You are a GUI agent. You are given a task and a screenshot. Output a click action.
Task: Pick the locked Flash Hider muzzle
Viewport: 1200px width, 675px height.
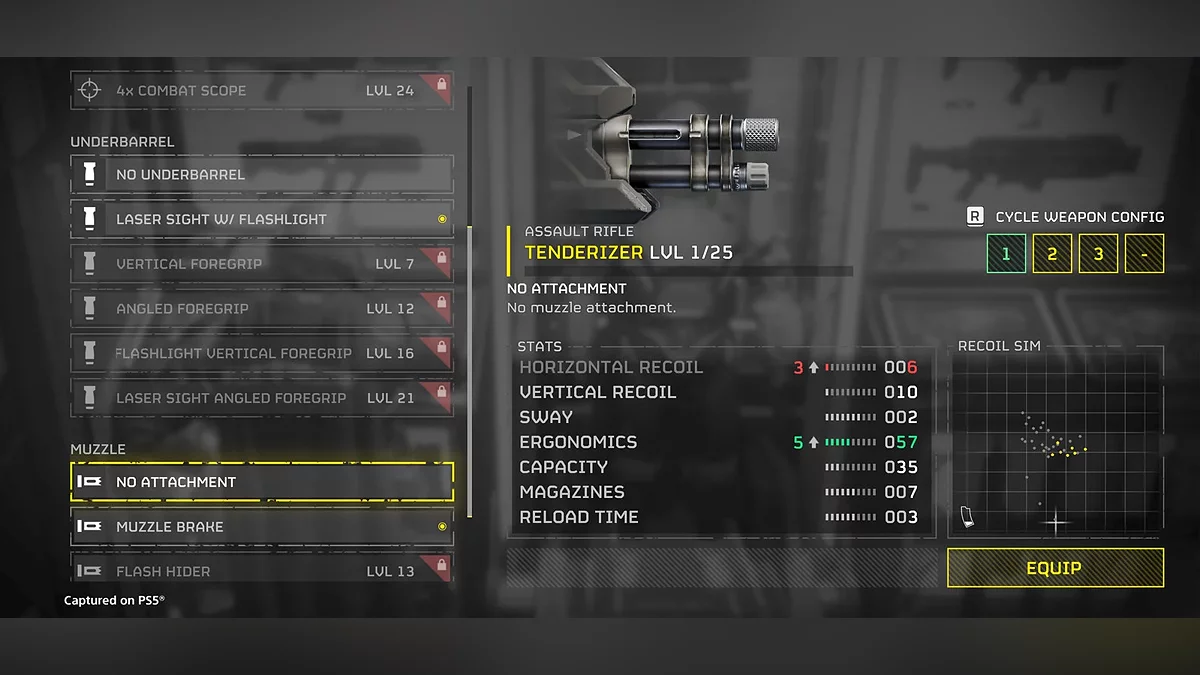click(x=262, y=570)
